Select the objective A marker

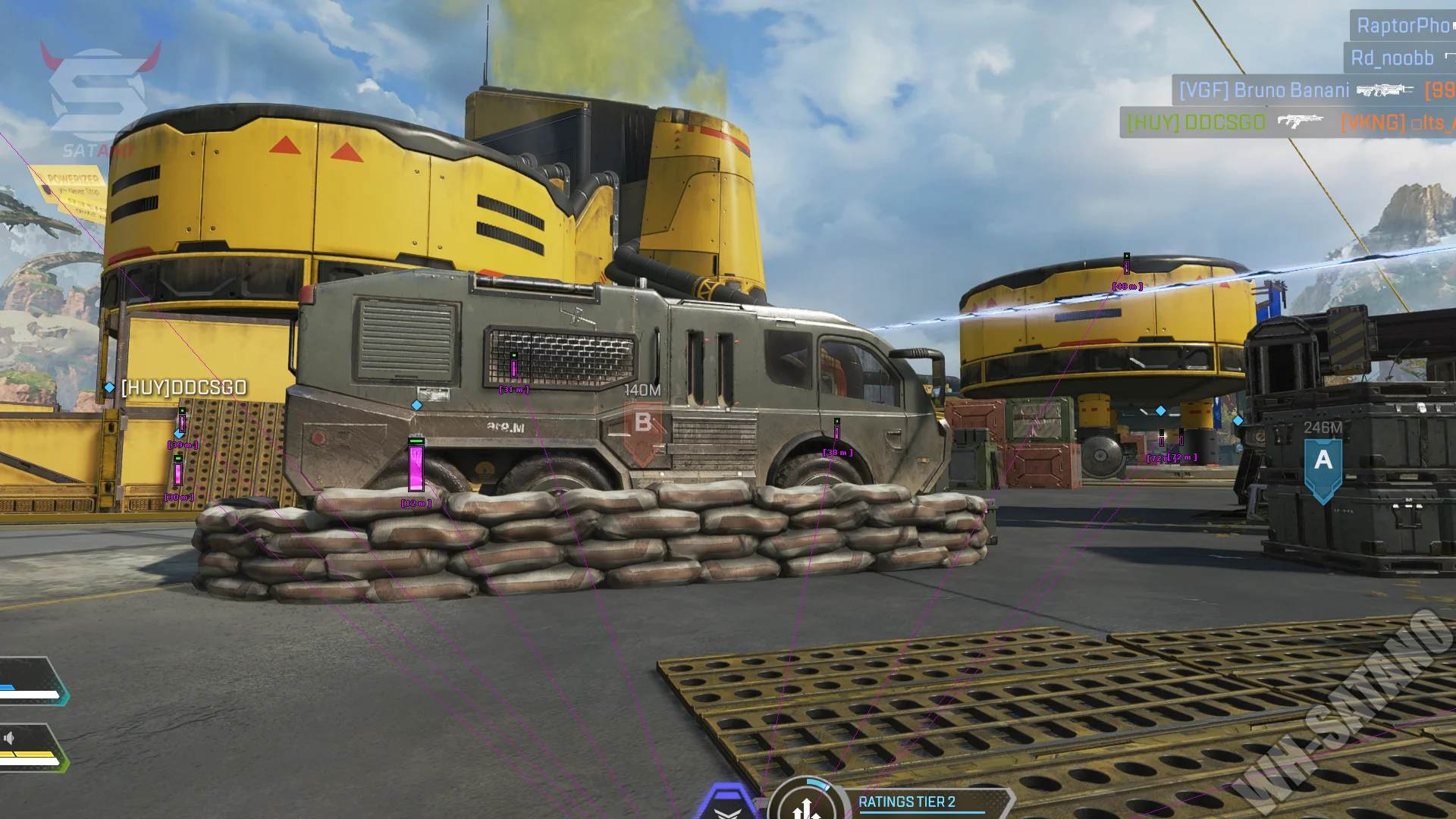tap(1323, 461)
